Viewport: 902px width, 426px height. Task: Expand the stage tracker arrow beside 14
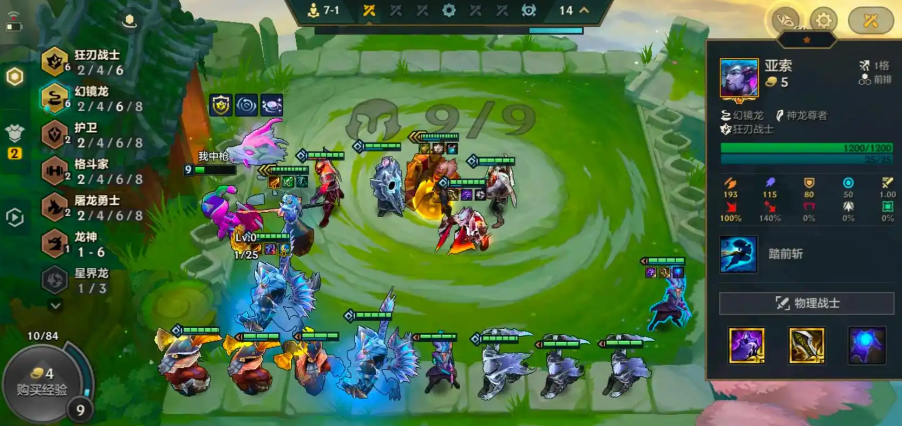coord(584,11)
